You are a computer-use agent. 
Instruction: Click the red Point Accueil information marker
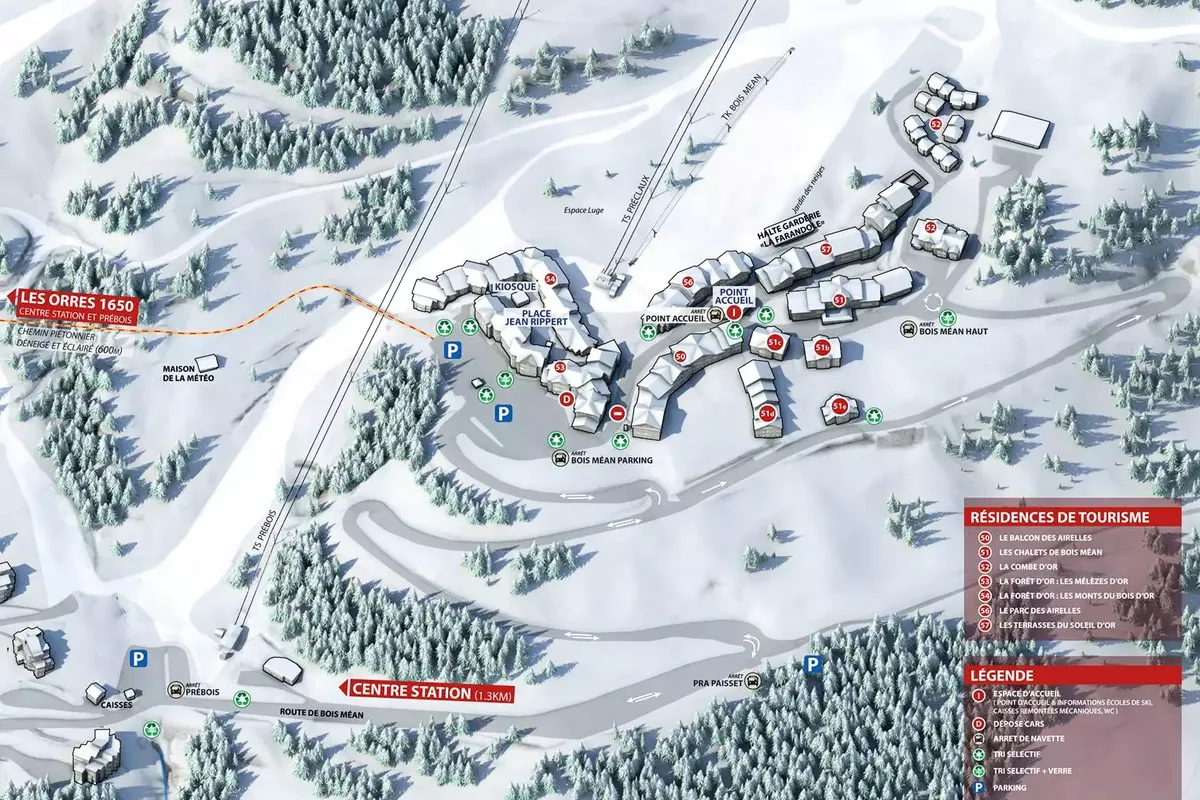point(733,312)
